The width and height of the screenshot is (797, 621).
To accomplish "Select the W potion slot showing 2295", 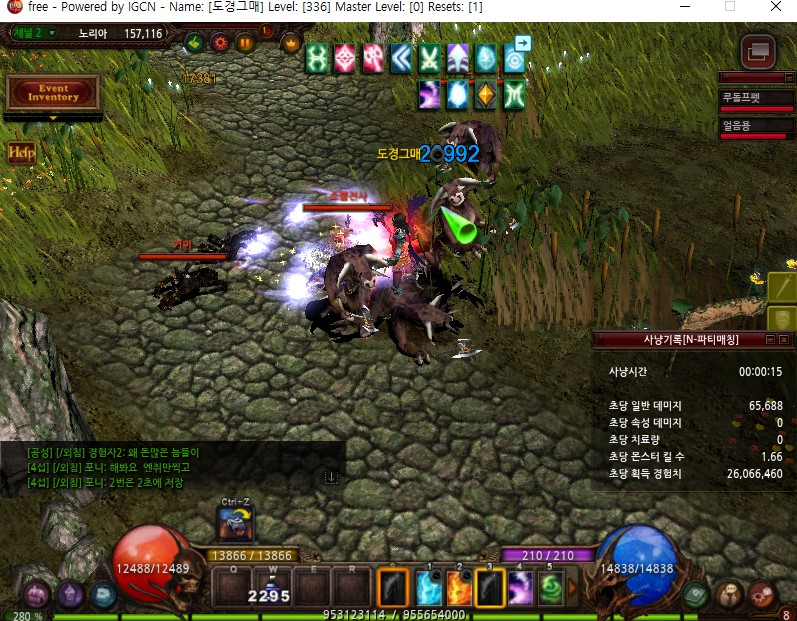I will pos(270,587).
